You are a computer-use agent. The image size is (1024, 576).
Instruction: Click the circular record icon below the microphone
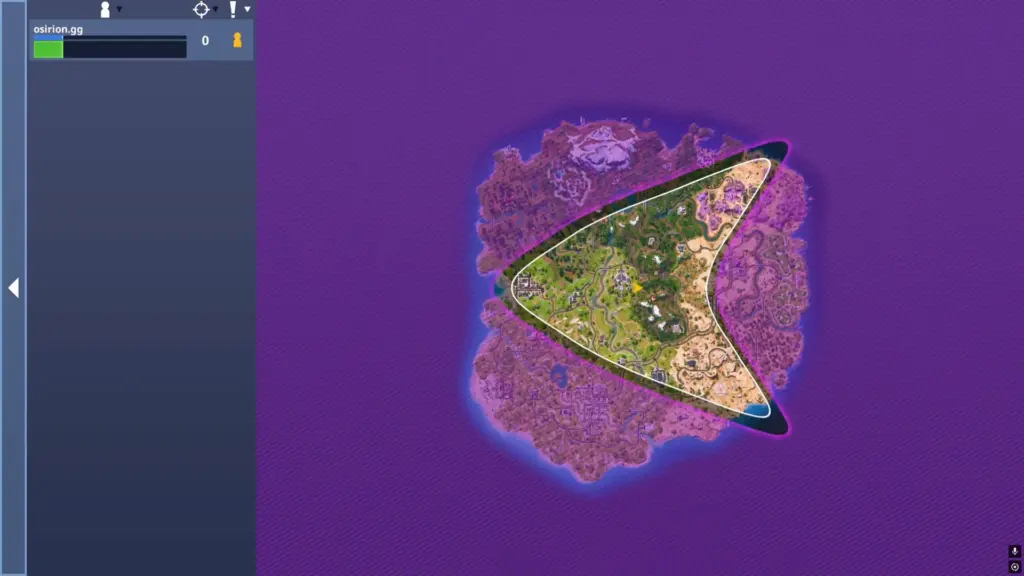[x=1014, y=567]
